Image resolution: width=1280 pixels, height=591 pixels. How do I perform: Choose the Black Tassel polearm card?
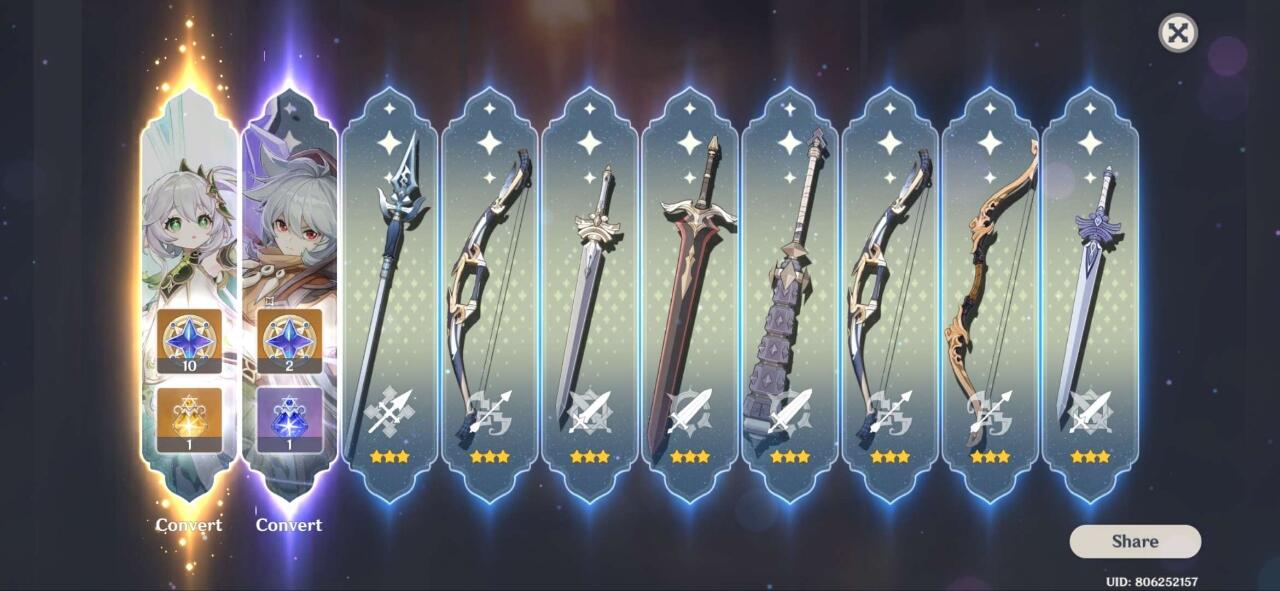[389, 290]
